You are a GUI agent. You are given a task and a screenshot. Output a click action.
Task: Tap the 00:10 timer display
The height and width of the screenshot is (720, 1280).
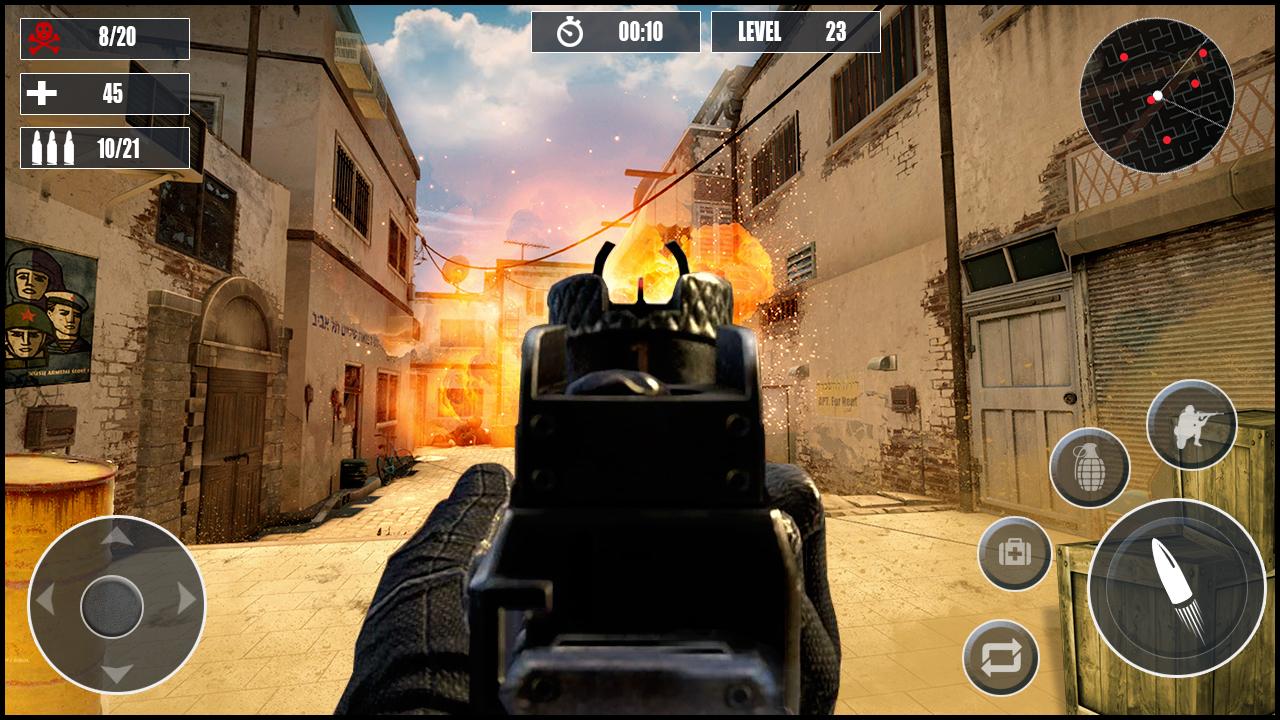(617, 31)
